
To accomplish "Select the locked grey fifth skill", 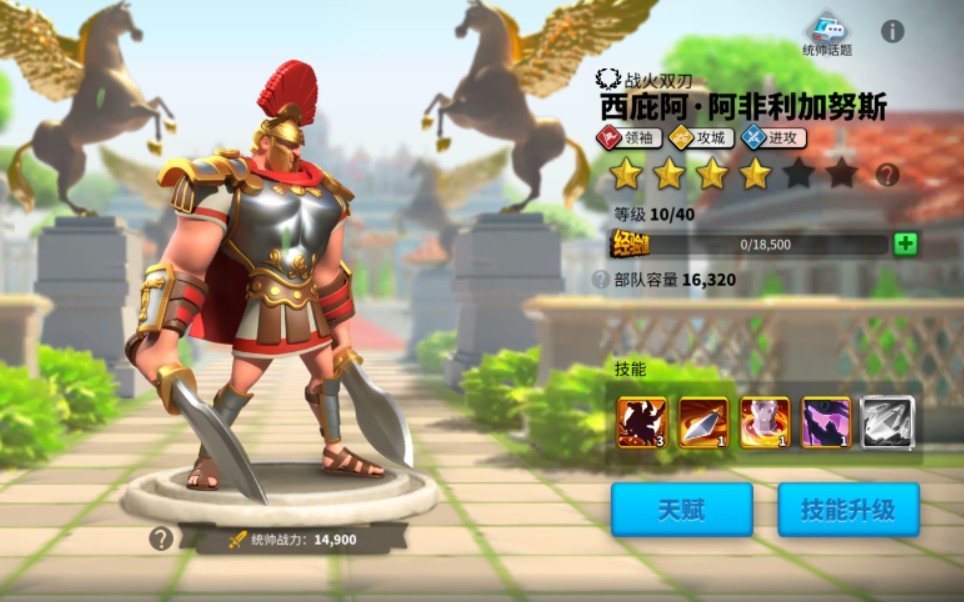I will 888,422.
